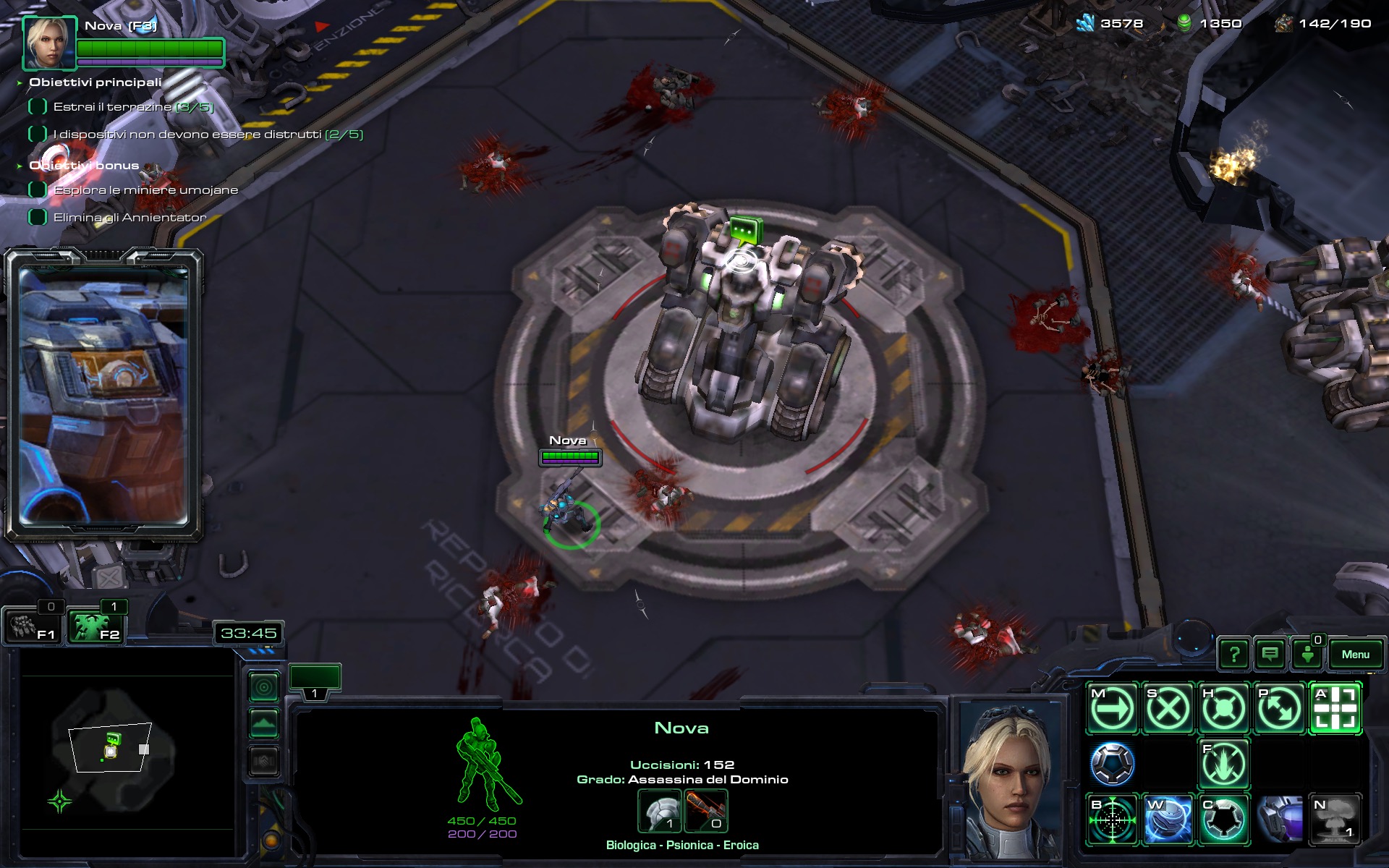This screenshot has height=868, width=1389.
Task: Use the blue energy sphere ability
Action: [x=1168, y=820]
